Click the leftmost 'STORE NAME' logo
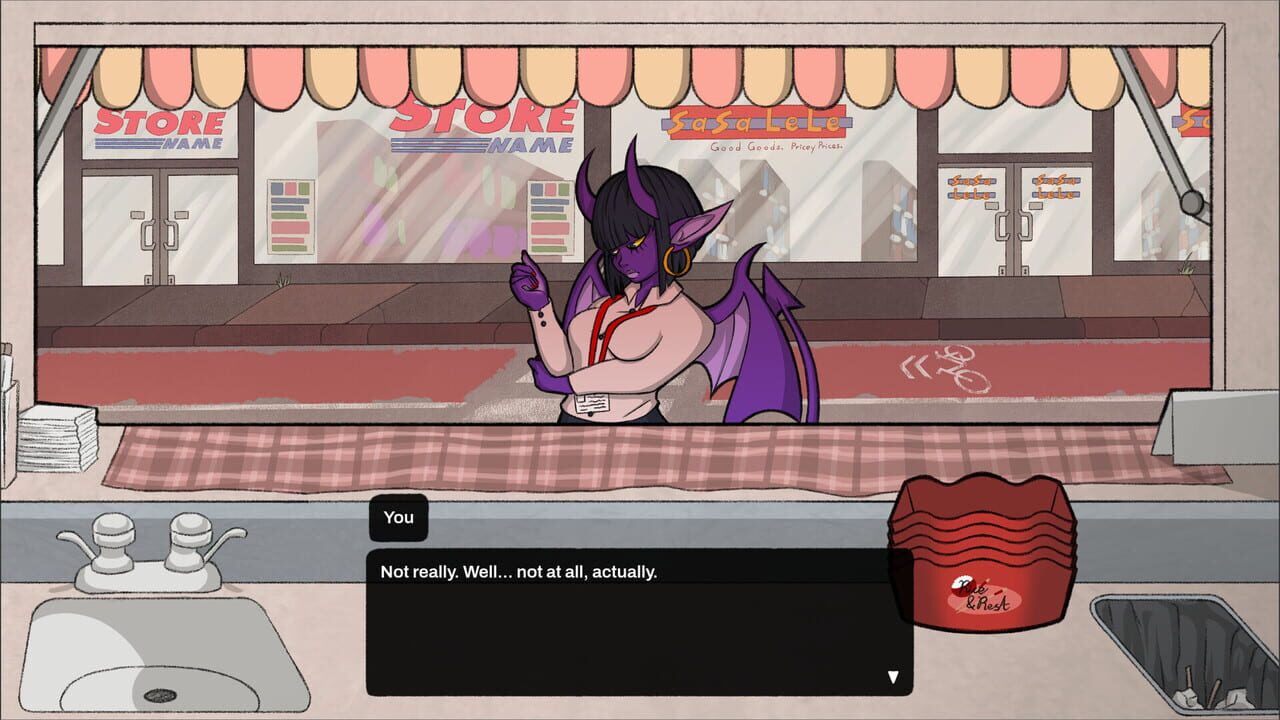1280x720 pixels. 156,128
